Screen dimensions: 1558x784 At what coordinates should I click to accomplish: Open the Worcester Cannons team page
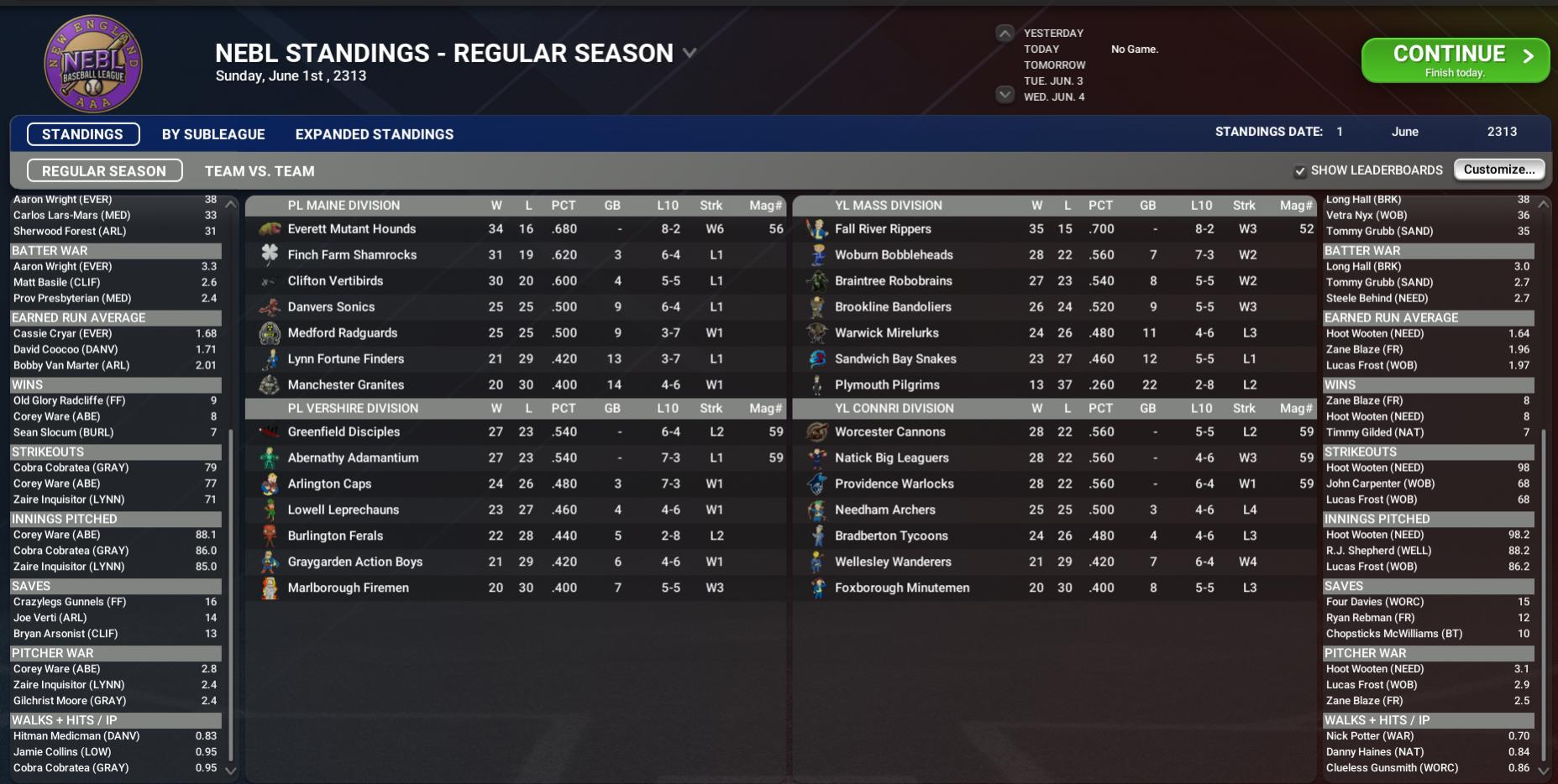pyautogui.click(x=889, y=432)
